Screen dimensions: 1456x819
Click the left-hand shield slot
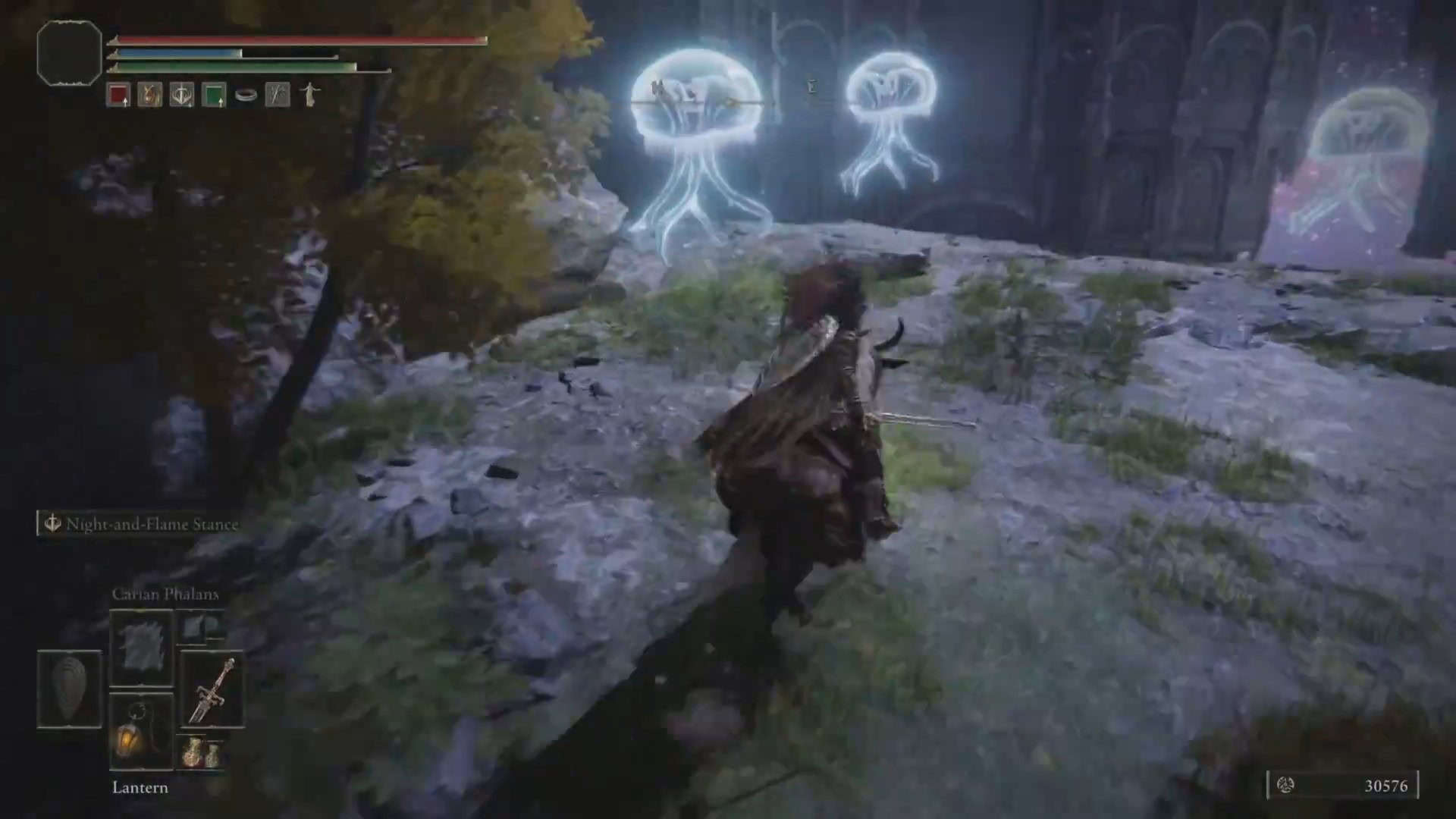(x=70, y=689)
